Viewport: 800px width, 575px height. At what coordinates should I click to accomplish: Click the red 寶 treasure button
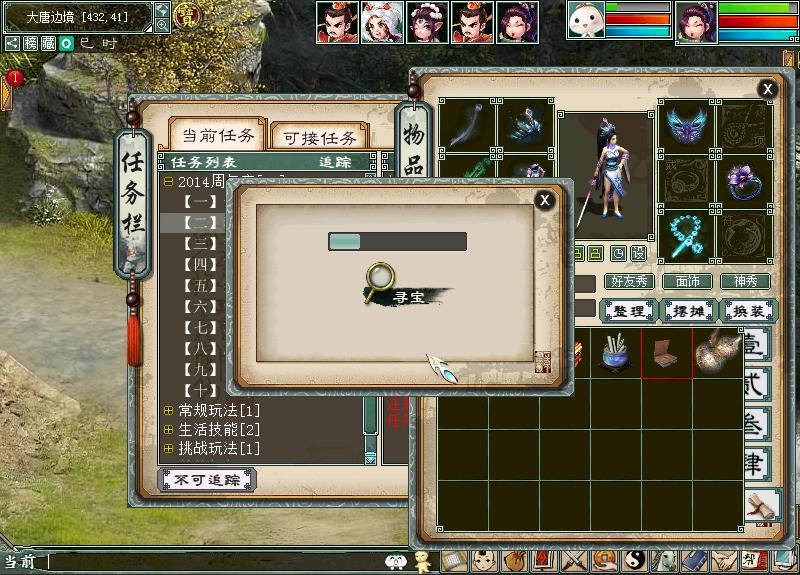pos(186,15)
